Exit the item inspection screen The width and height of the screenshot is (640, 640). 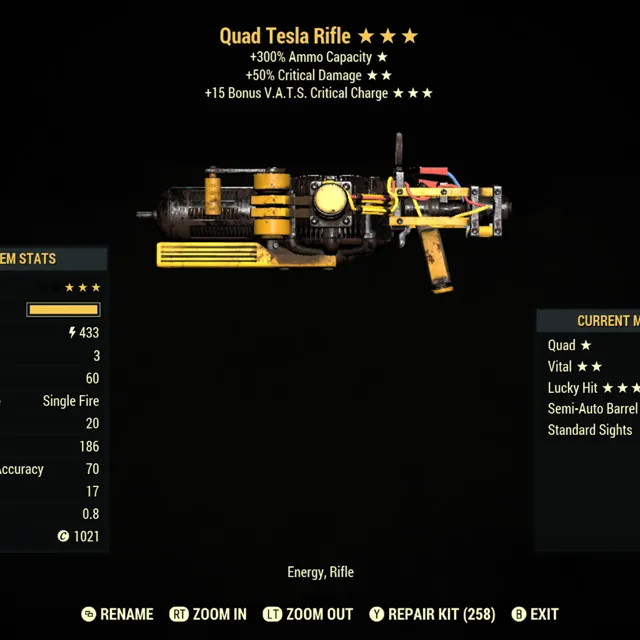pos(535,614)
